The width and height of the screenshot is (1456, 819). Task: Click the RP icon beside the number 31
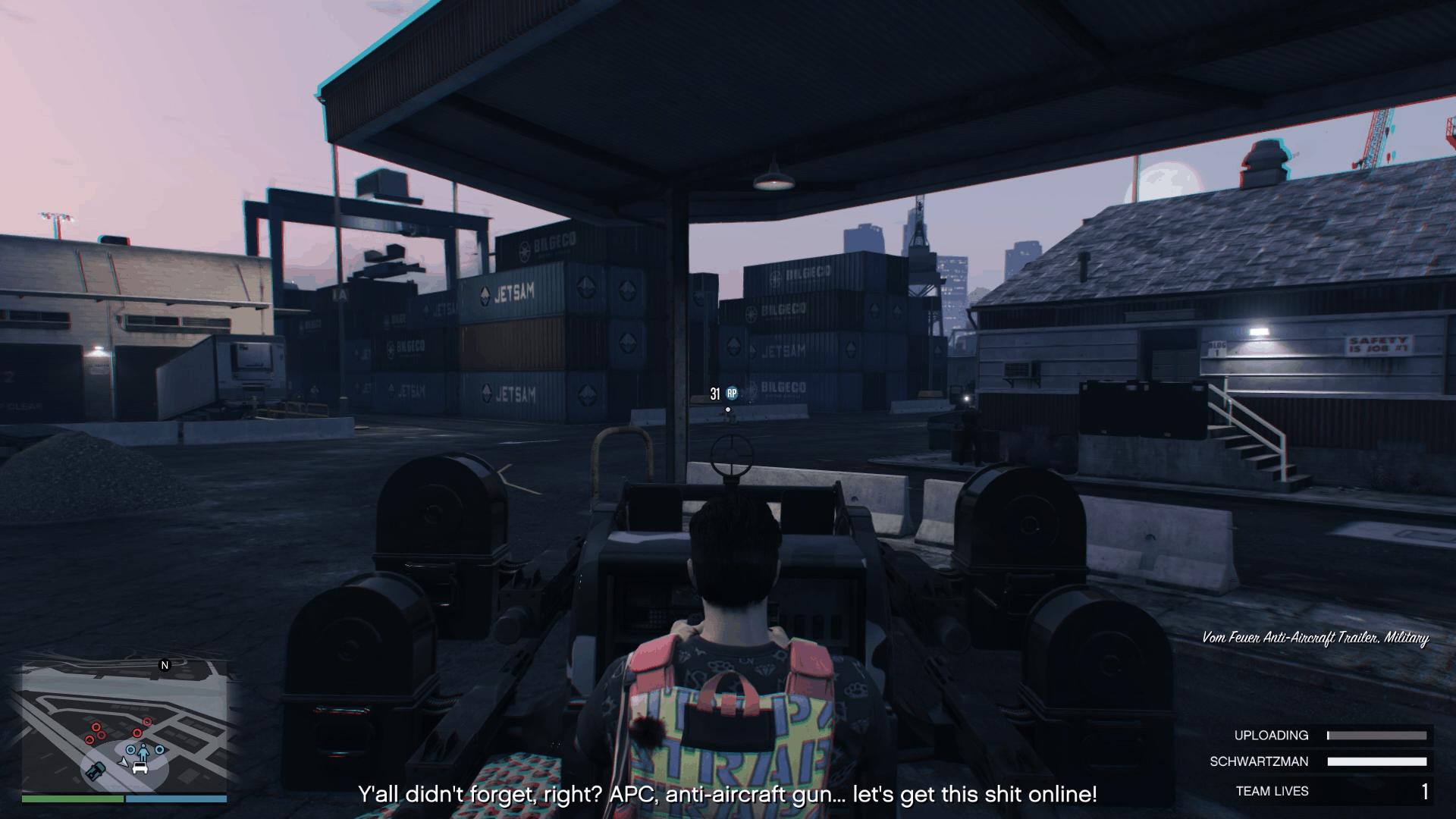pyautogui.click(x=732, y=393)
